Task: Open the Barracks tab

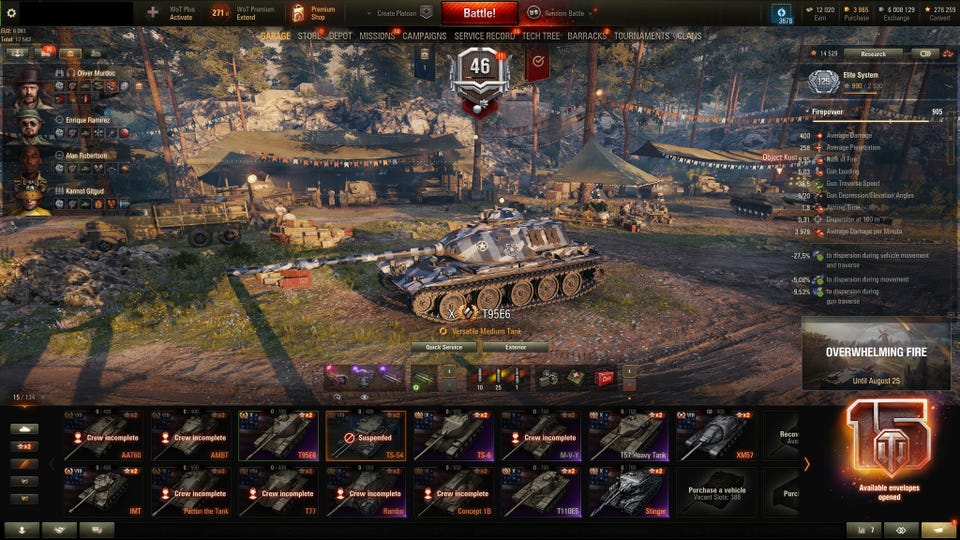Action: pos(587,36)
